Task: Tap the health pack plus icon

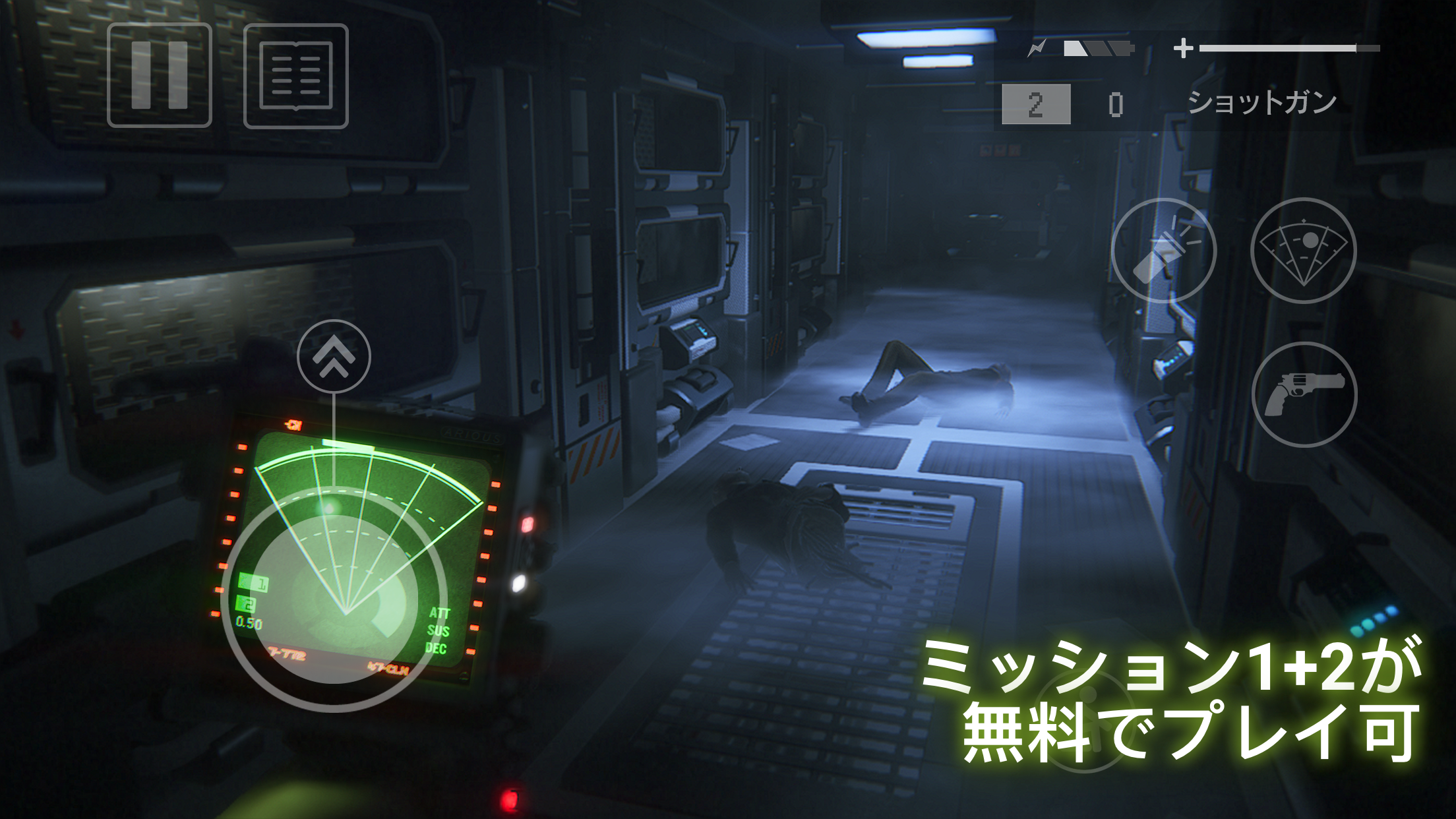Action: pyautogui.click(x=1185, y=46)
